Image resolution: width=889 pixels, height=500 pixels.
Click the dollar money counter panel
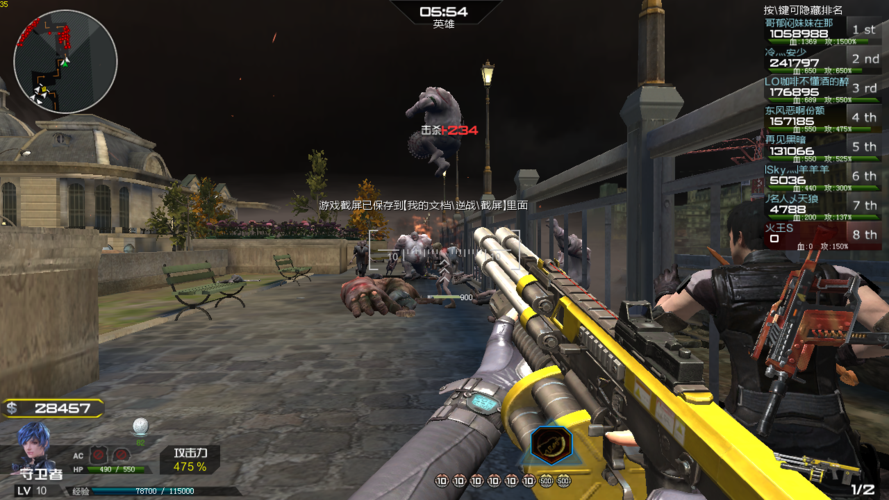click(53, 408)
